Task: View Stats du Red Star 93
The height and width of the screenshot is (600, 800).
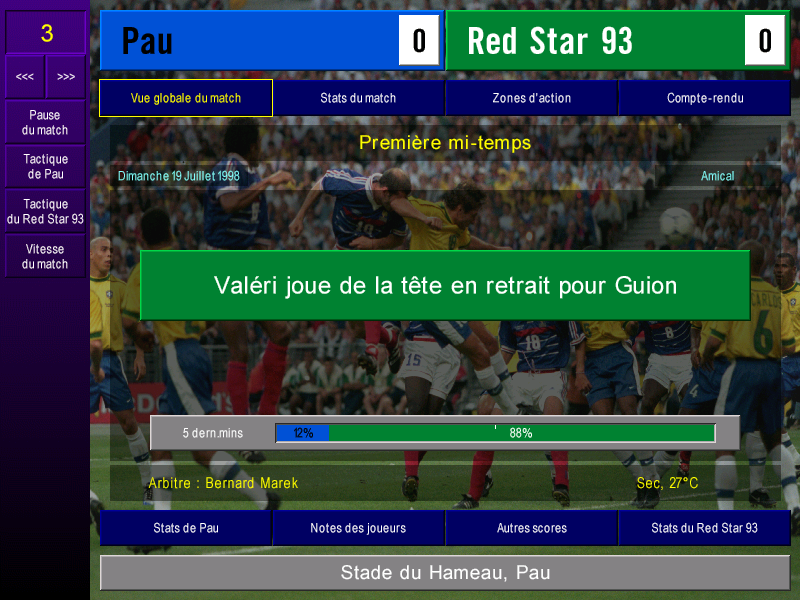Action: tap(704, 528)
